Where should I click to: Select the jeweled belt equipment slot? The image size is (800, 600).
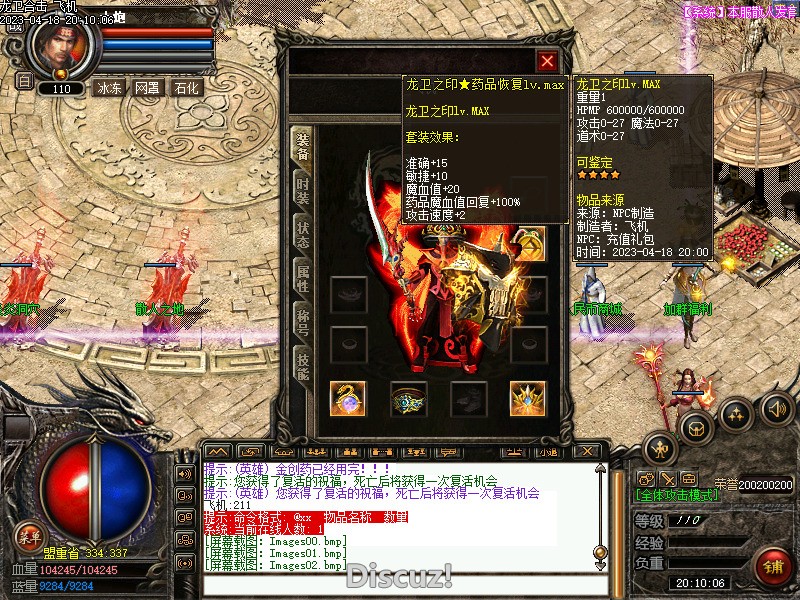pyautogui.click(x=408, y=398)
